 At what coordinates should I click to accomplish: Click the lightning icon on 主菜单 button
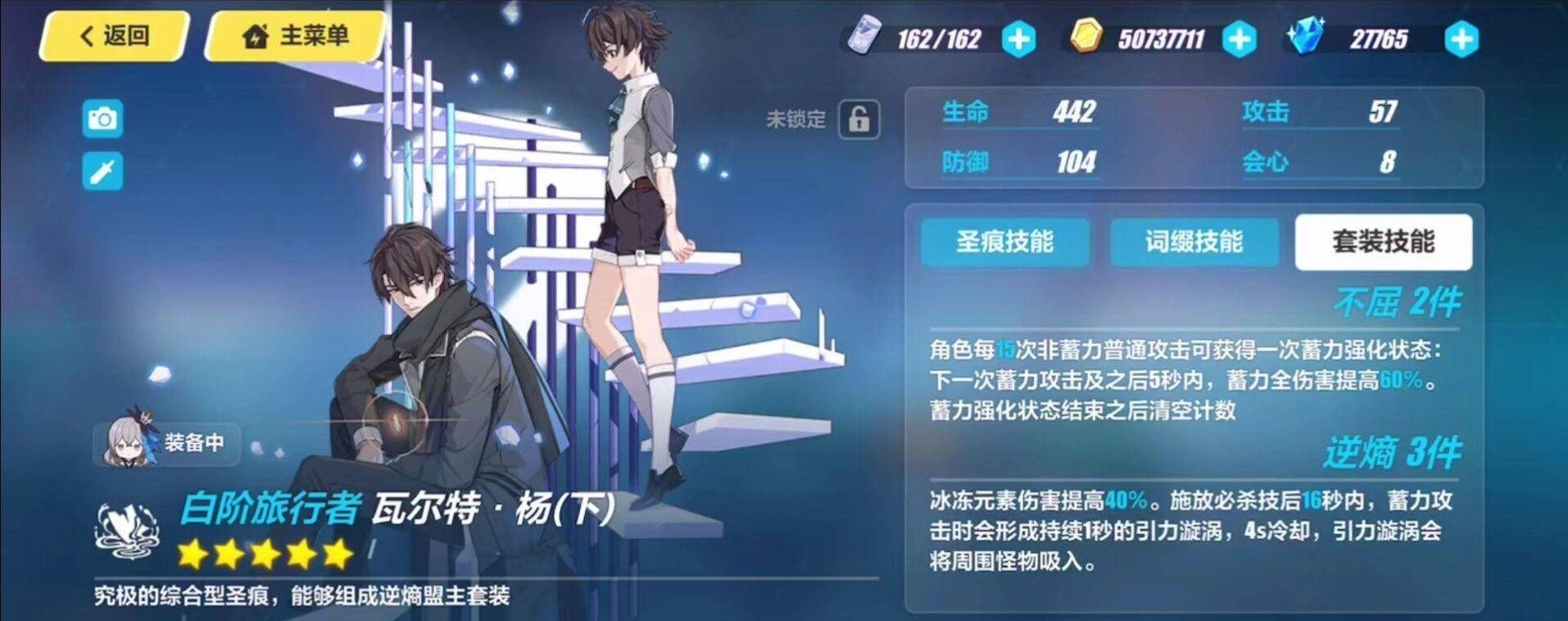point(254,35)
